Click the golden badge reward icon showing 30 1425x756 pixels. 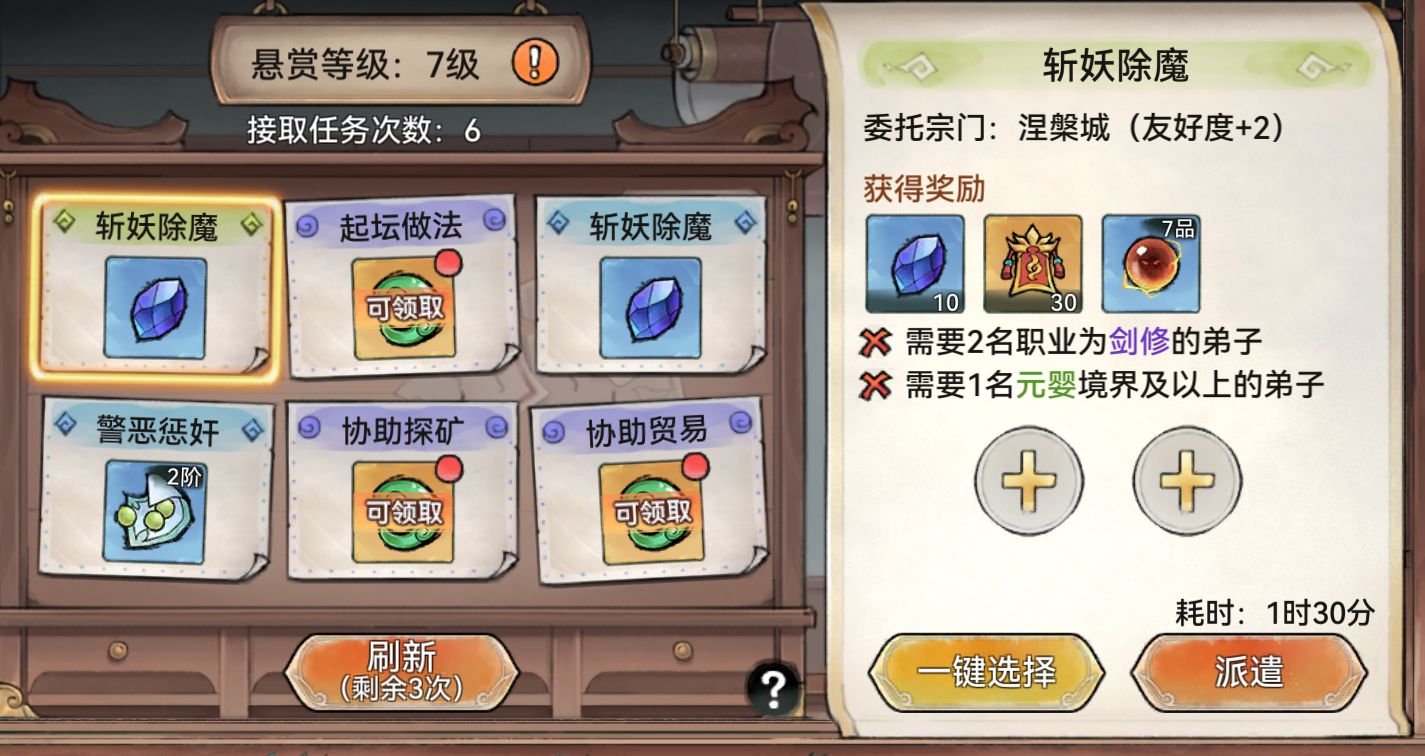point(1030,263)
